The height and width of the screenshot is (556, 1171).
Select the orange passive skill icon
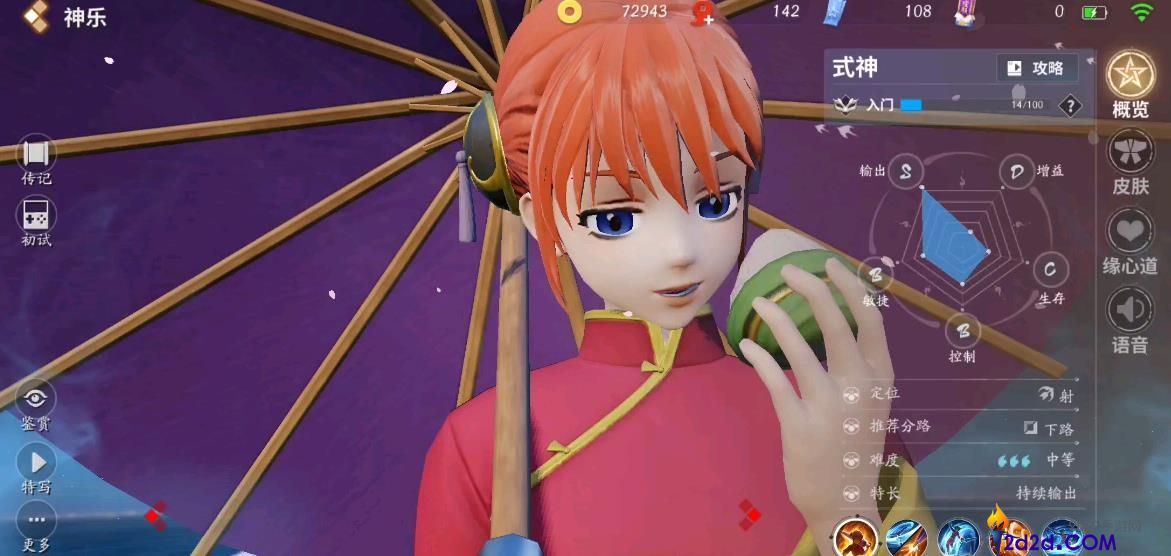tap(855, 538)
